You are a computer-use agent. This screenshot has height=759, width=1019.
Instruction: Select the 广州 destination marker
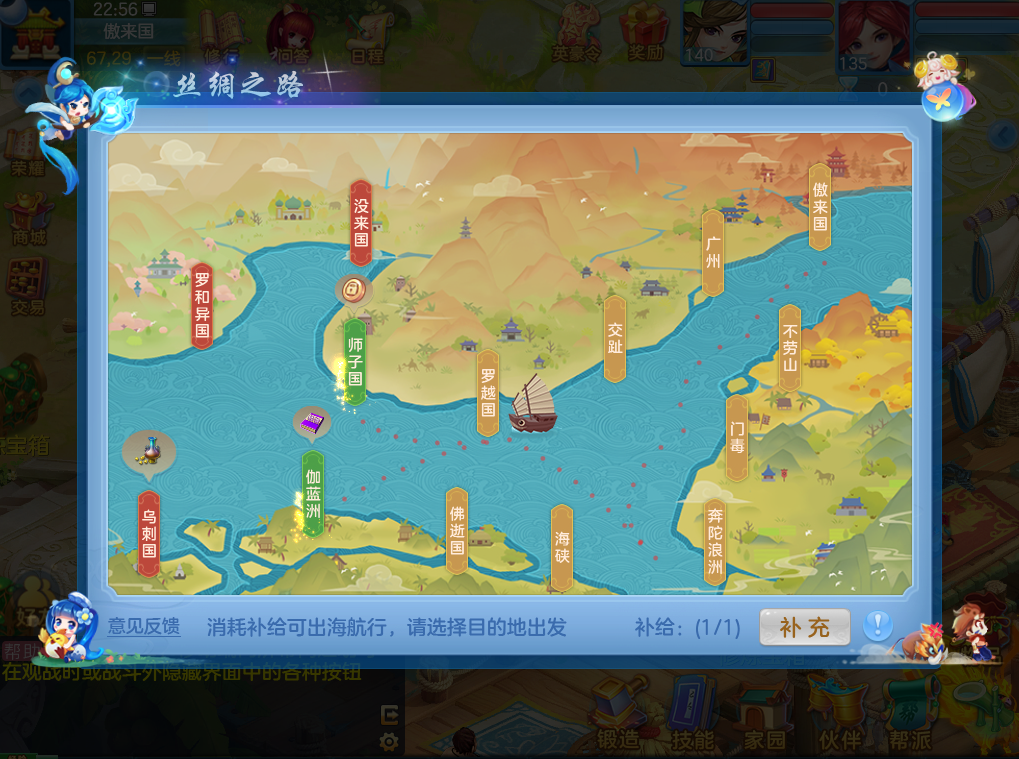click(x=713, y=252)
